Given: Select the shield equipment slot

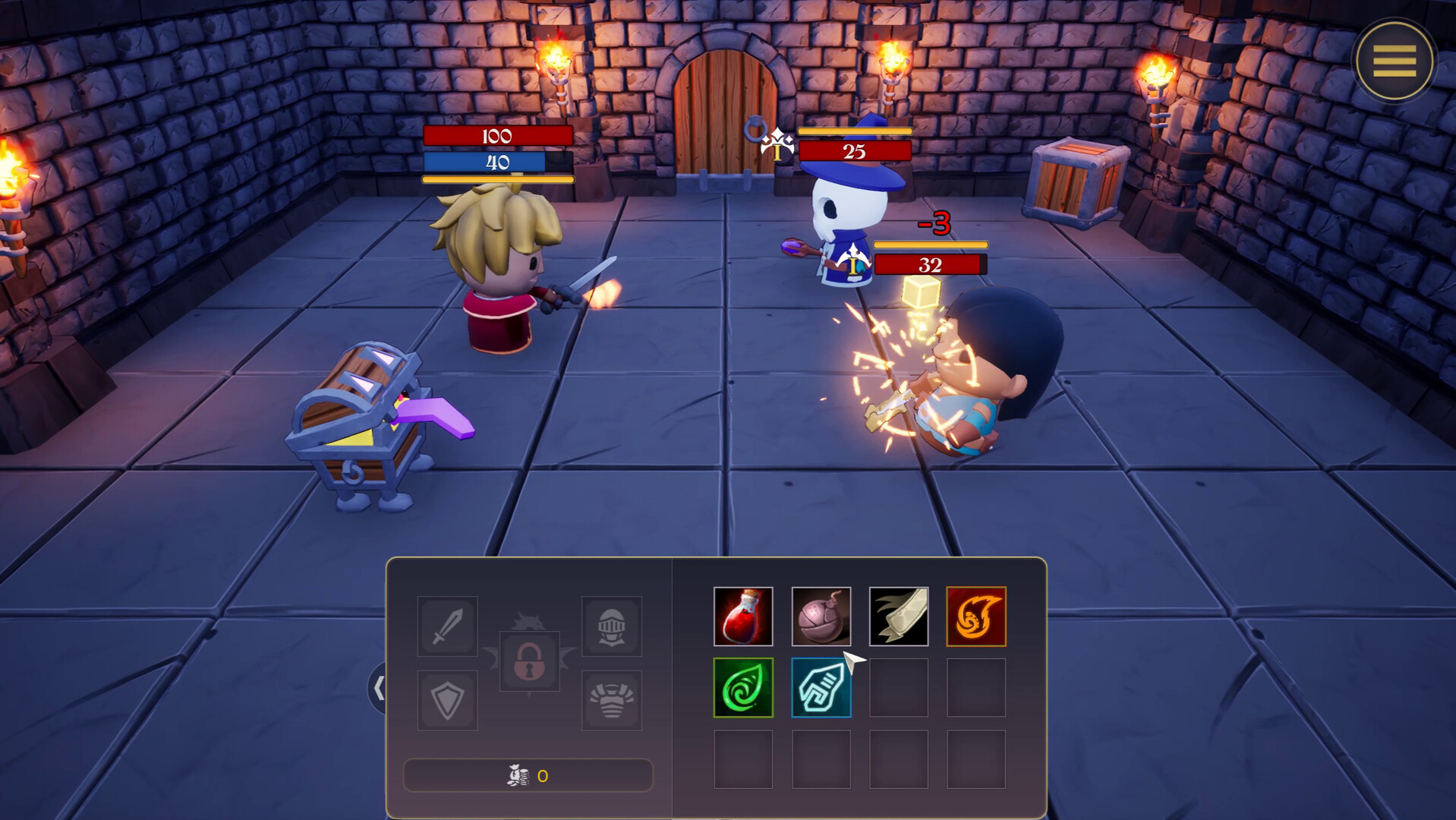Looking at the screenshot, I should pyautogui.click(x=446, y=700).
